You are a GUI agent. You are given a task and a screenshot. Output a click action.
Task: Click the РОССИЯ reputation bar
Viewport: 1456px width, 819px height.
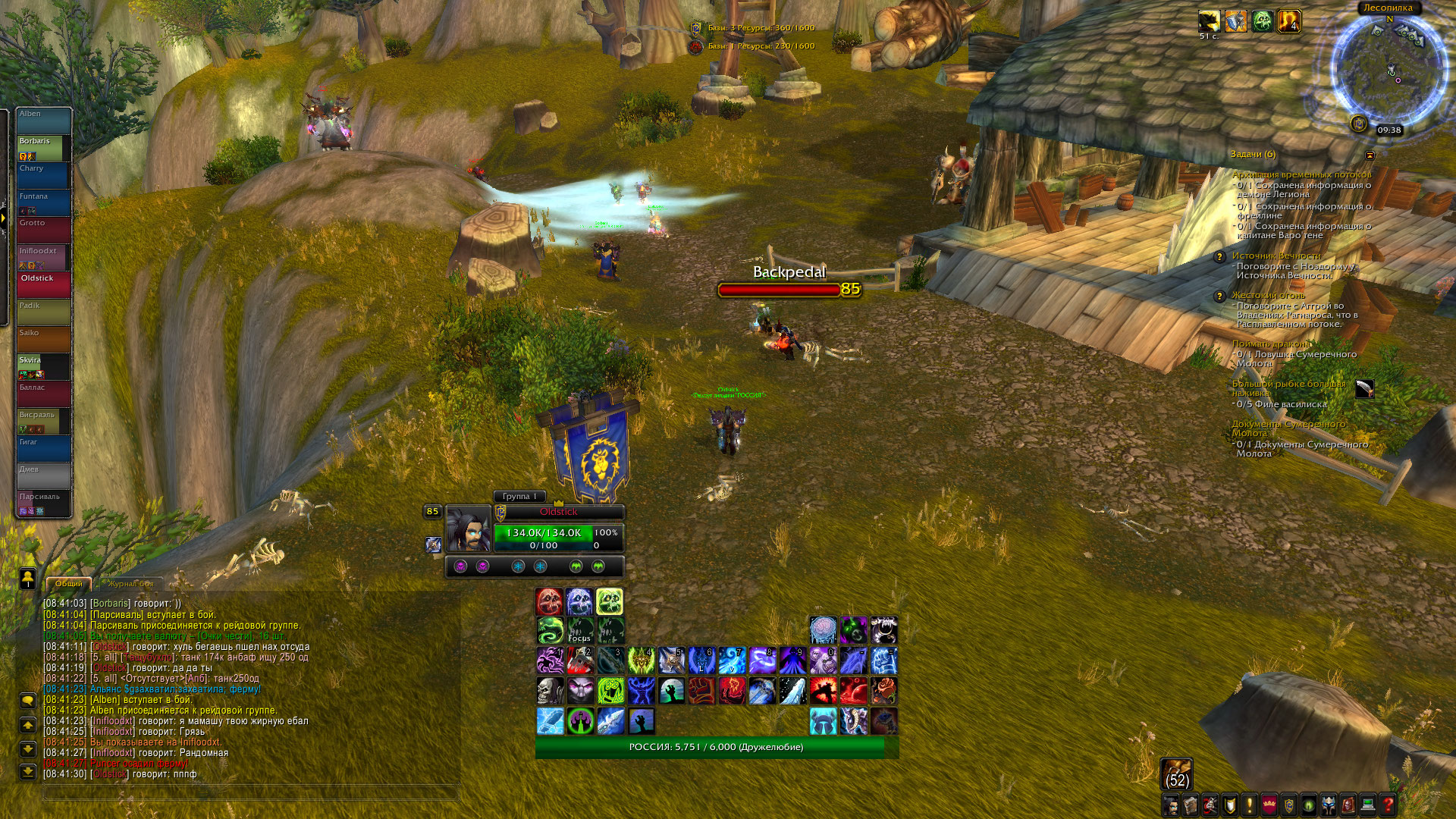coord(717,747)
